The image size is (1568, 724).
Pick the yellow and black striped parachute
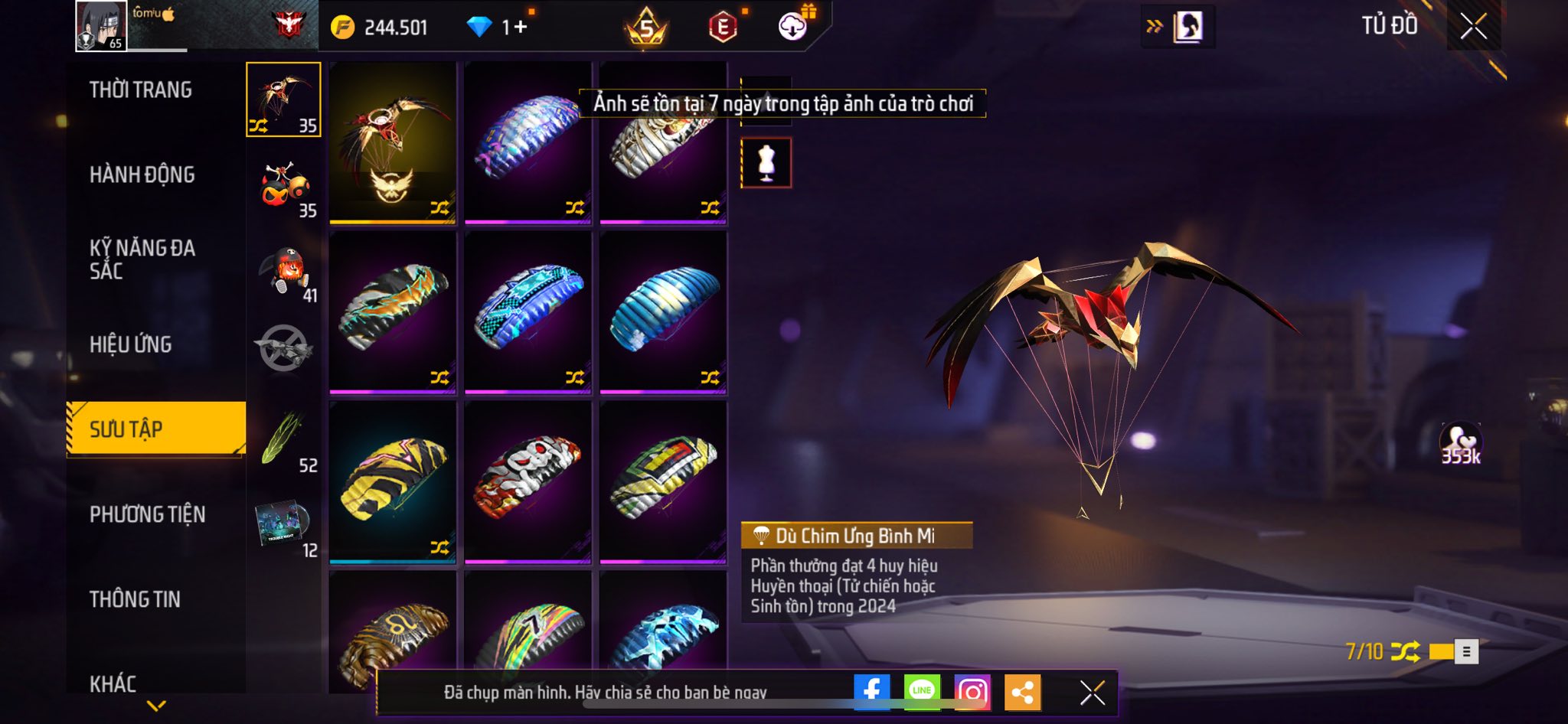pyautogui.click(x=393, y=481)
